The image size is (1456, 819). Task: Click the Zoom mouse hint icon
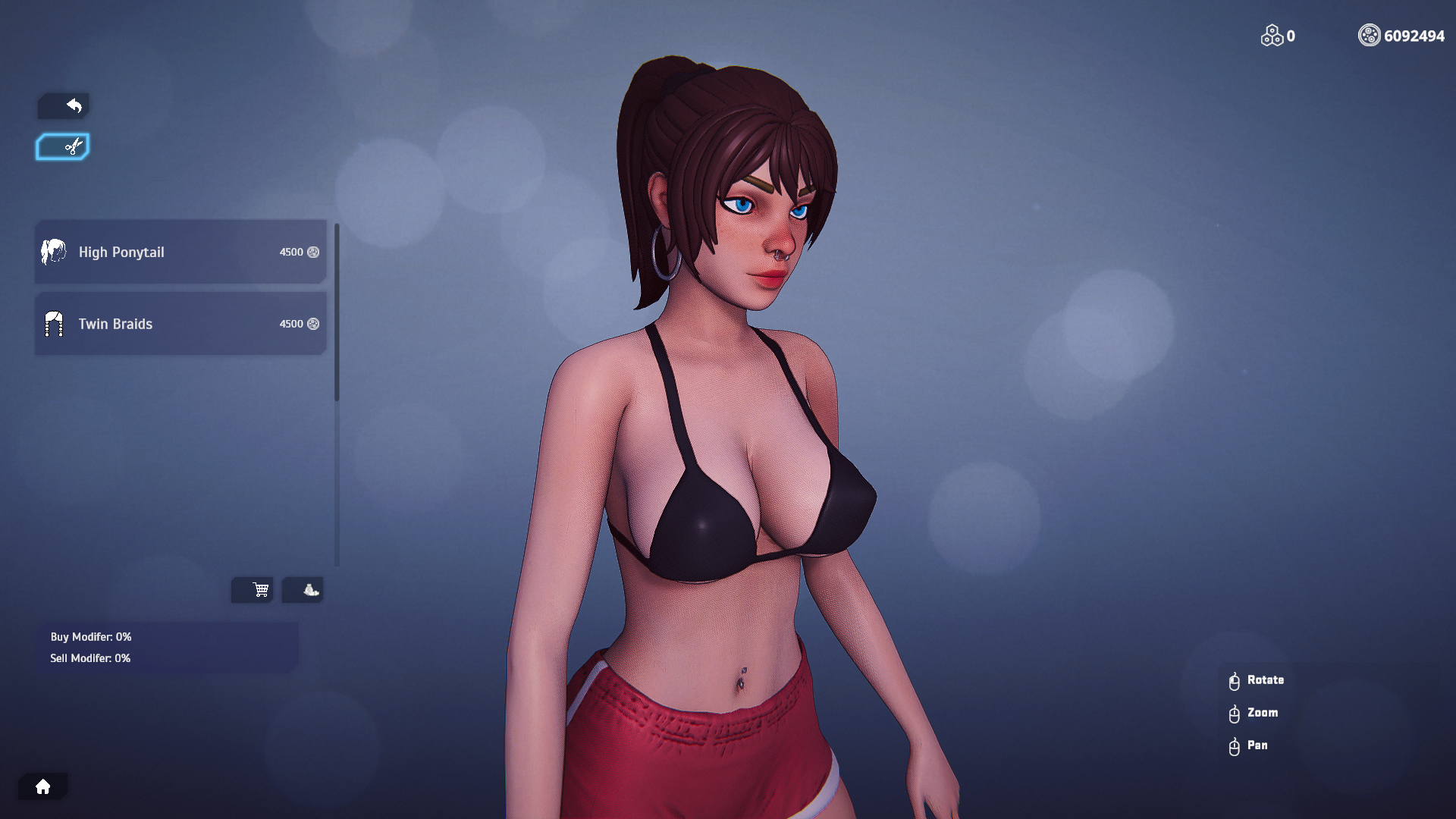(x=1234, y=713)
